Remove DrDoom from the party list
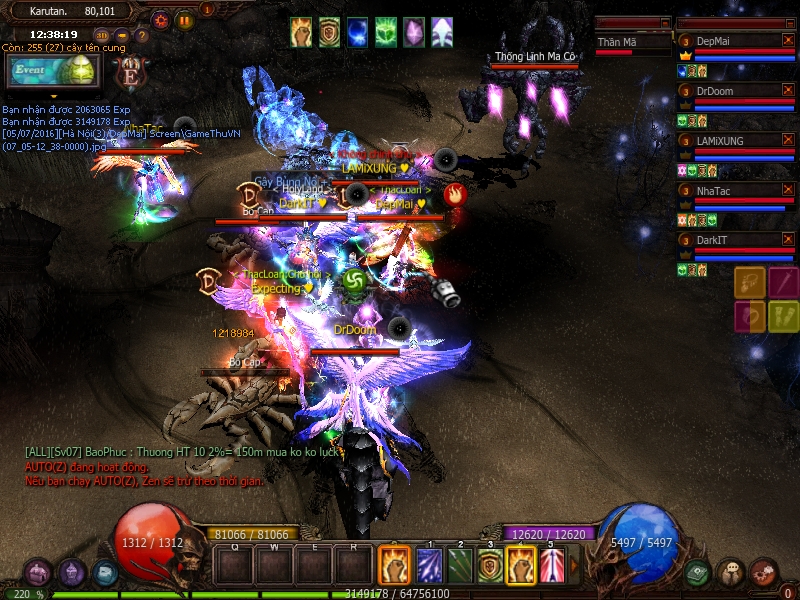 [788, 91]
